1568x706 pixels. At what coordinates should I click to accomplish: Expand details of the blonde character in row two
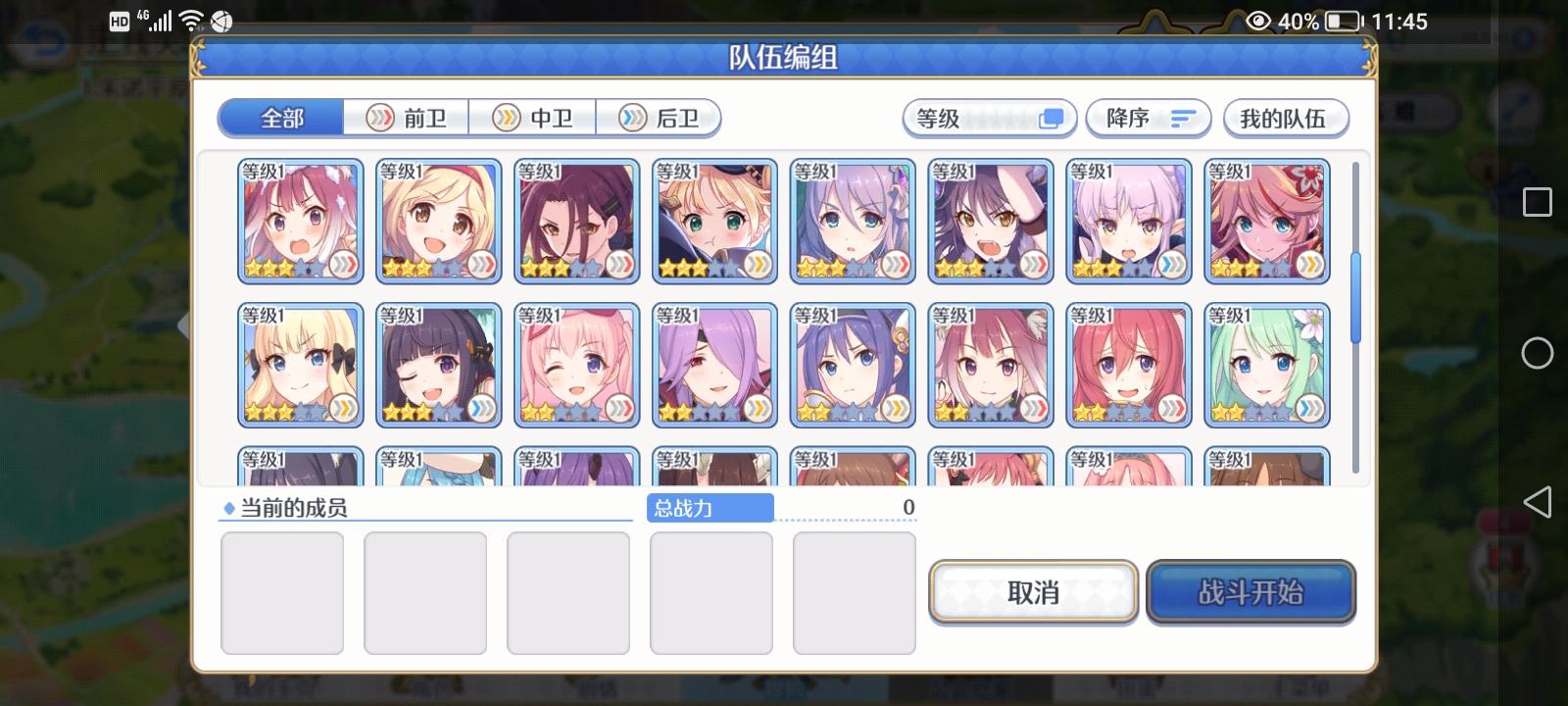click(345, 407)
